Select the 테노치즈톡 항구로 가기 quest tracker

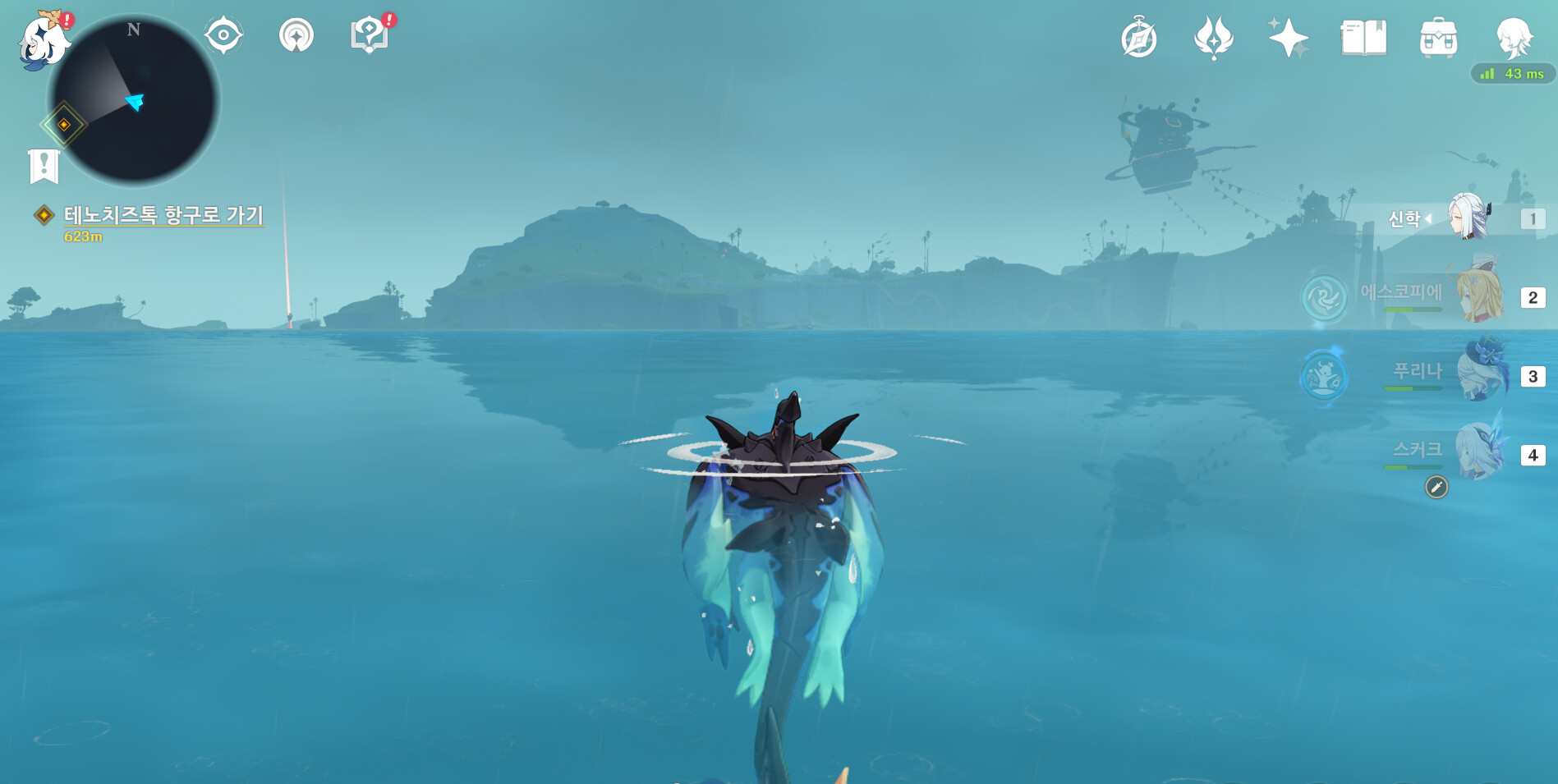(x=163, y=215)
